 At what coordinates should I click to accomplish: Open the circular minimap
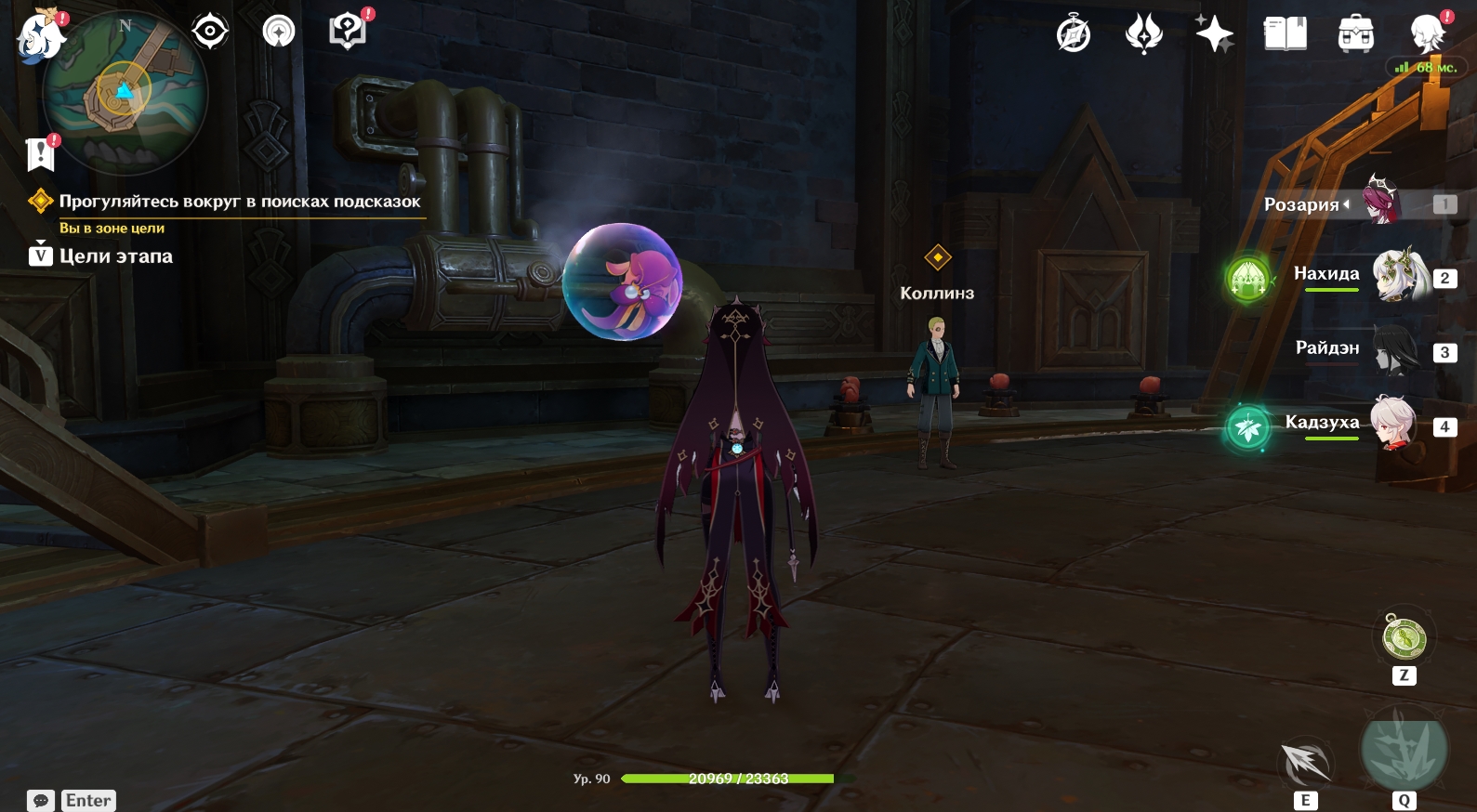(125, 94)
